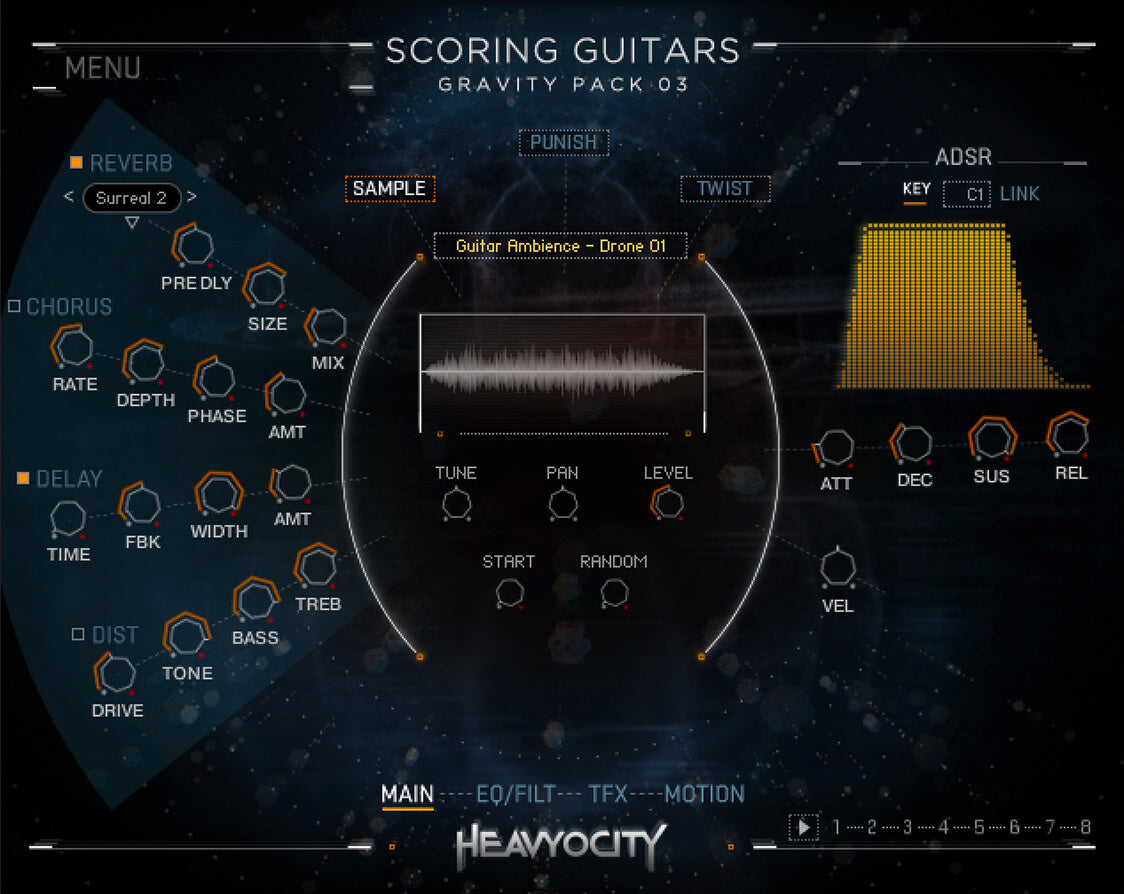
Task: Open the Surreal 2 reverb preset dropdown
Action: click(131, 198)
